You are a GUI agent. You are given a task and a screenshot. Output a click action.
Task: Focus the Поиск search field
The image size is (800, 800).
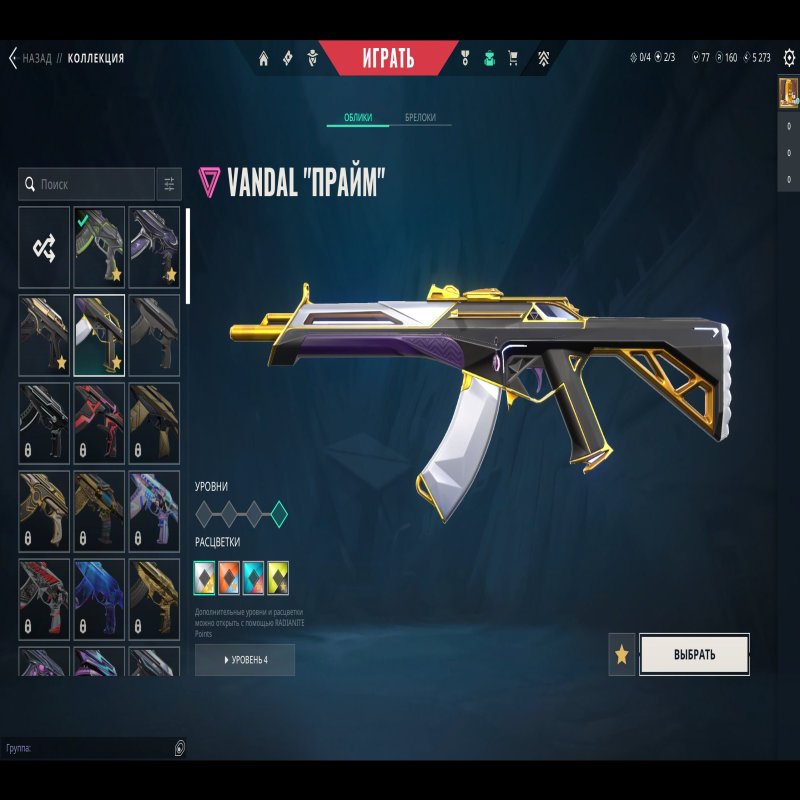(x=90, y=184)
